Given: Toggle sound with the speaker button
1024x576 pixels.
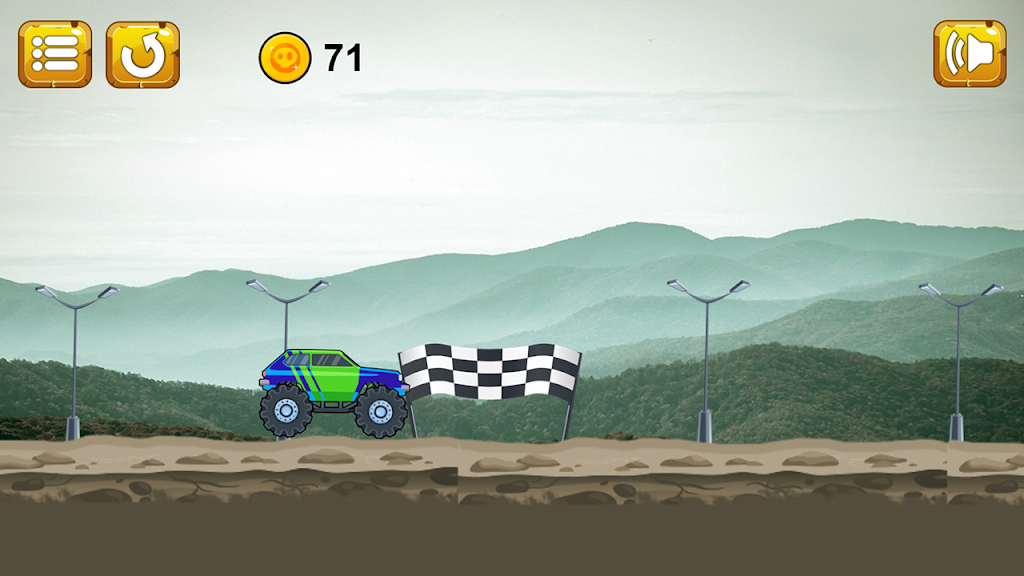Looking at the screenshot, I should pos(969,54).
